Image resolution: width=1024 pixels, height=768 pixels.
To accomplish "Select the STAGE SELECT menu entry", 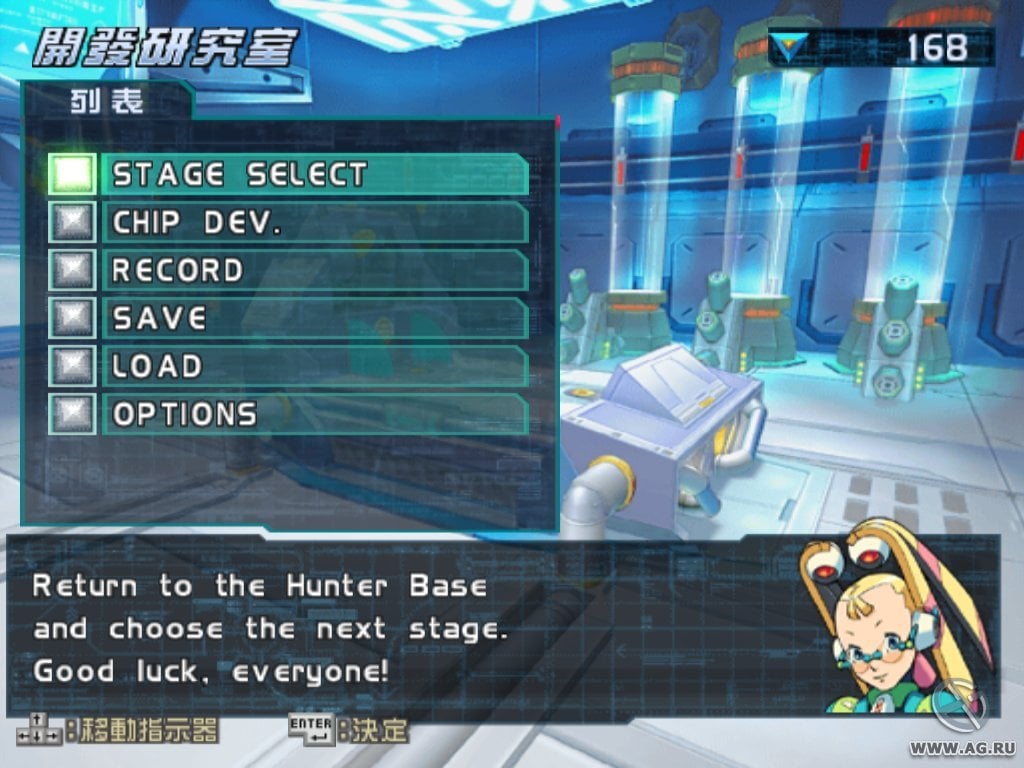I will (x=314, y=175).
